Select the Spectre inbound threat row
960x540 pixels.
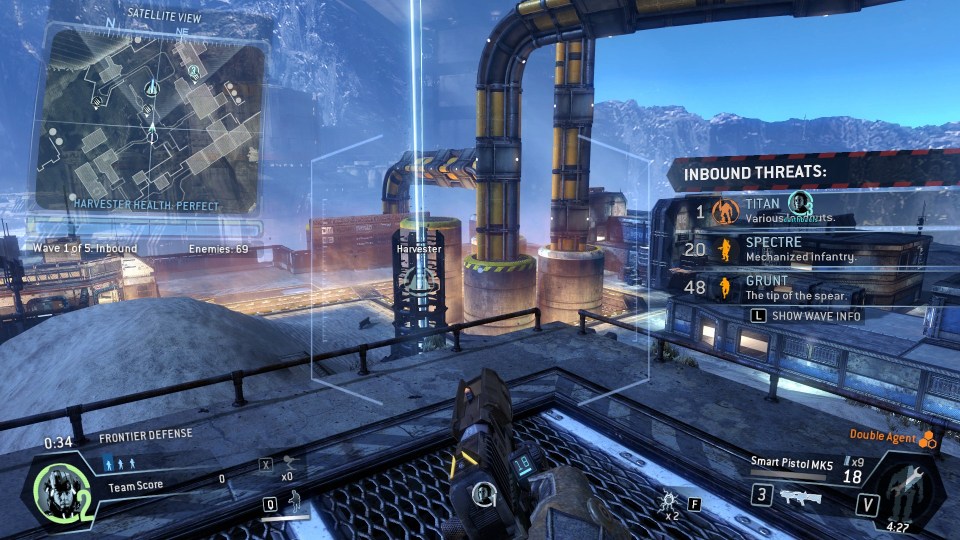[x=790, y=249]
